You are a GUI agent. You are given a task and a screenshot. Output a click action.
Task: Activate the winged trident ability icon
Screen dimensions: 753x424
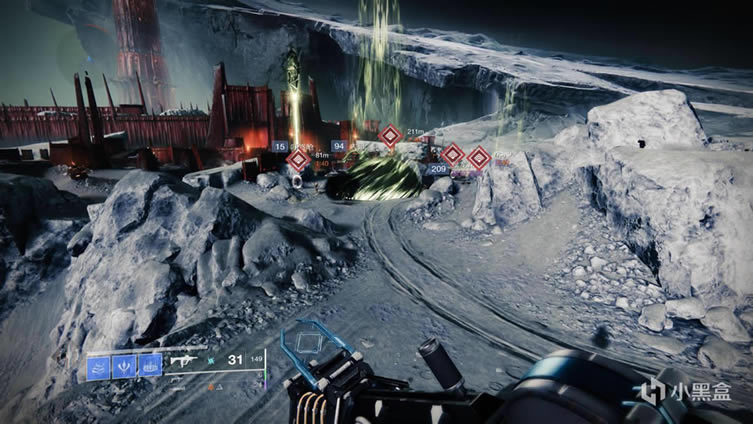tap(124, 366)
